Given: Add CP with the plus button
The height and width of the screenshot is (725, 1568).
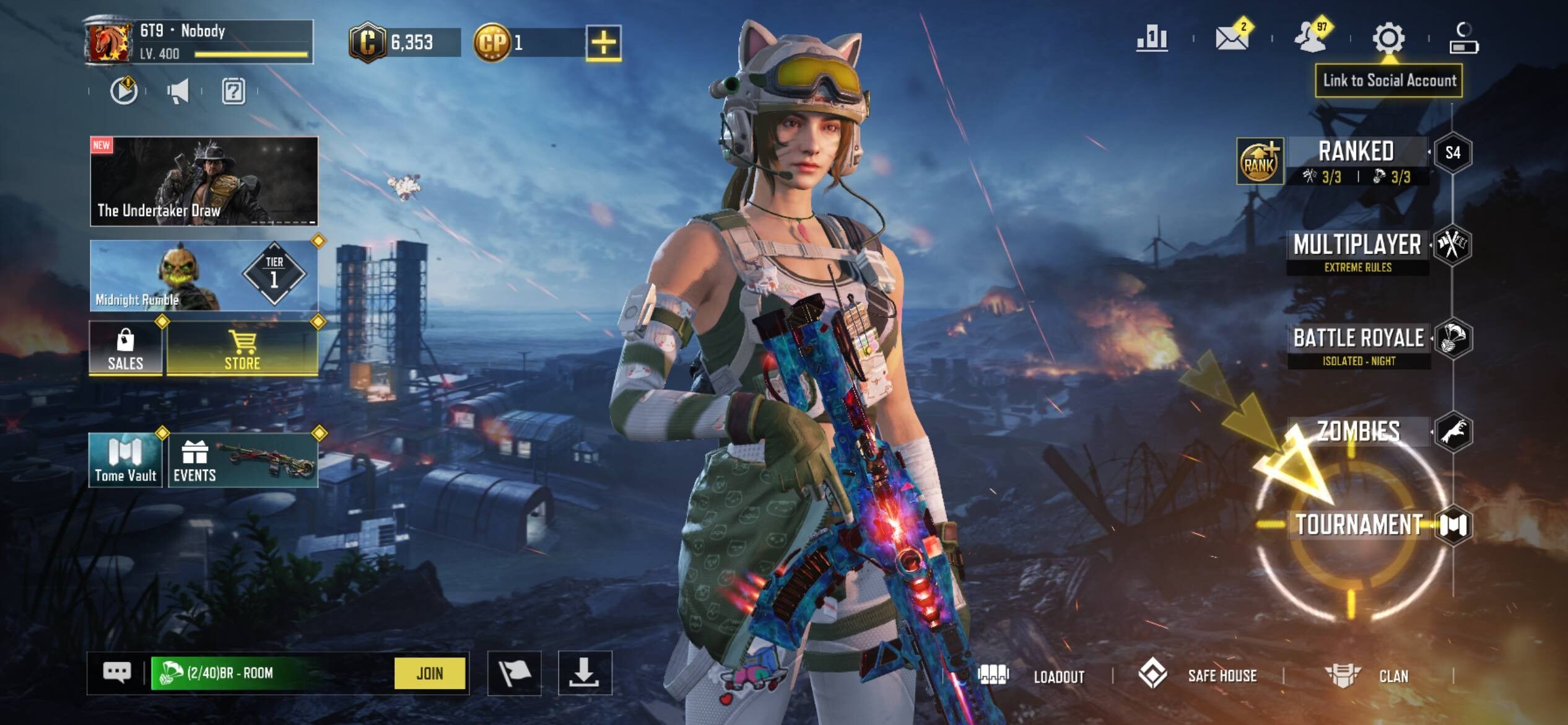Looking at the screenshot, I should pos(603,43).
